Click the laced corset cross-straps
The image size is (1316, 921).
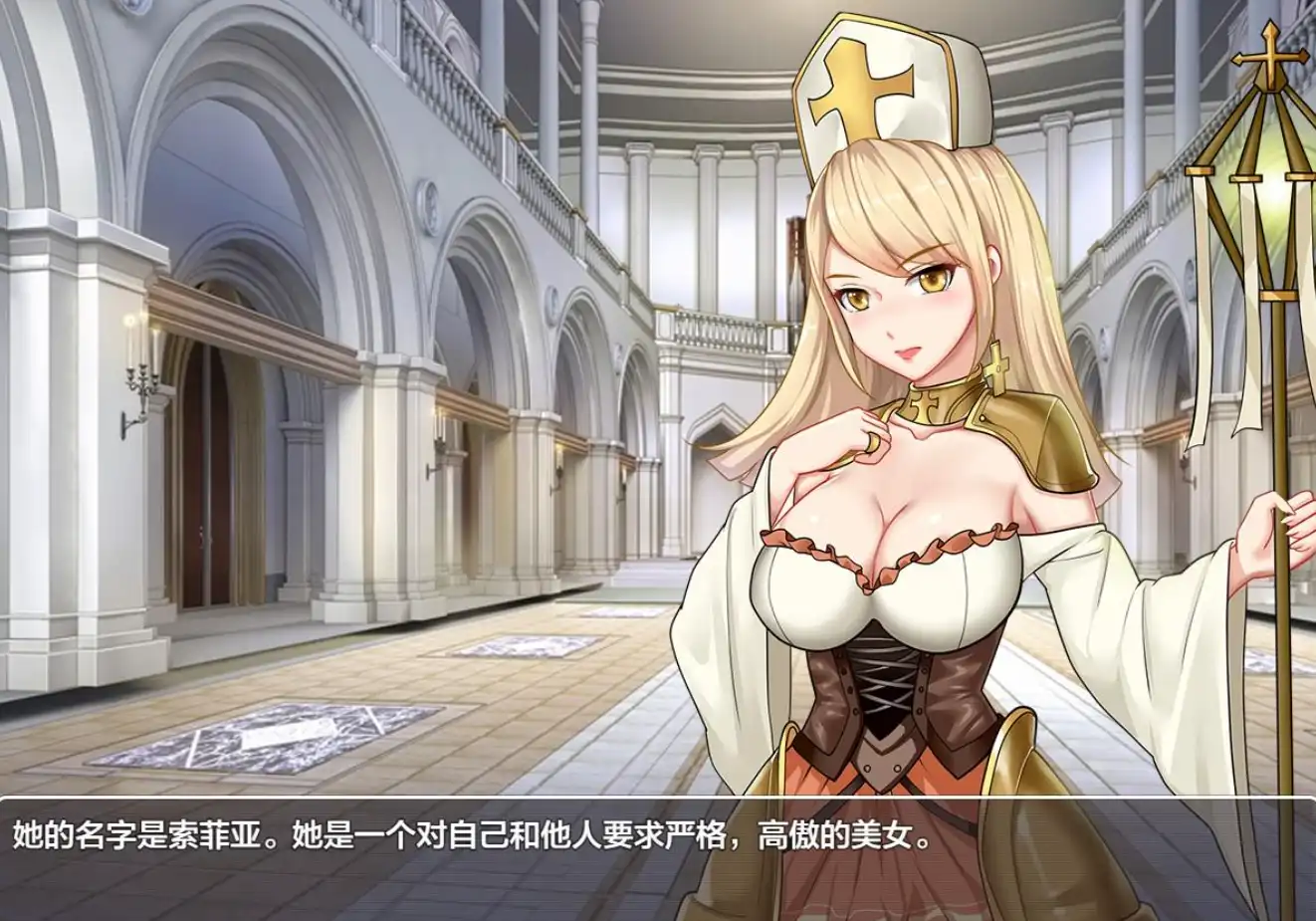tap(881, 687)
